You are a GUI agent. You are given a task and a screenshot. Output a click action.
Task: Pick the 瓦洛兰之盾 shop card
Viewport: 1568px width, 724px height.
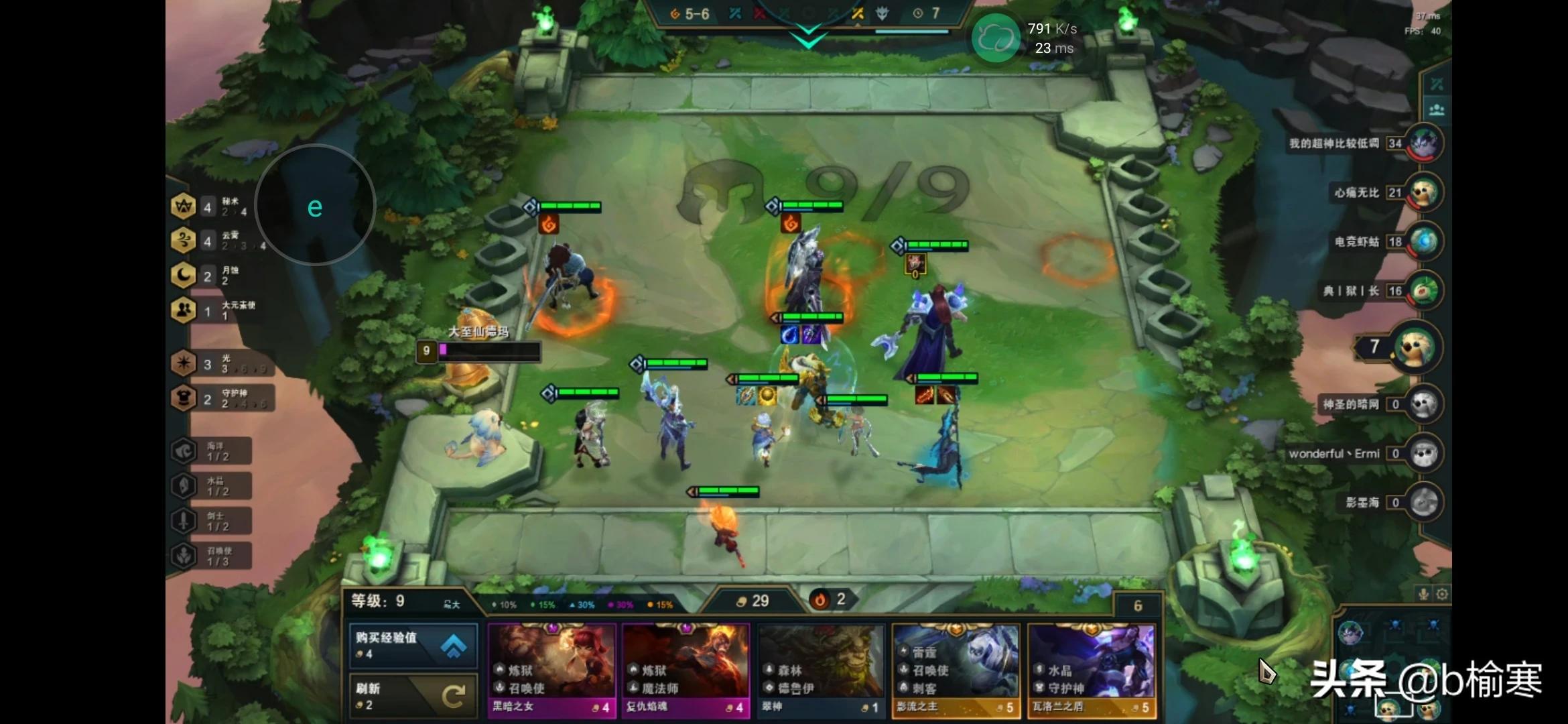(1092, 670)
